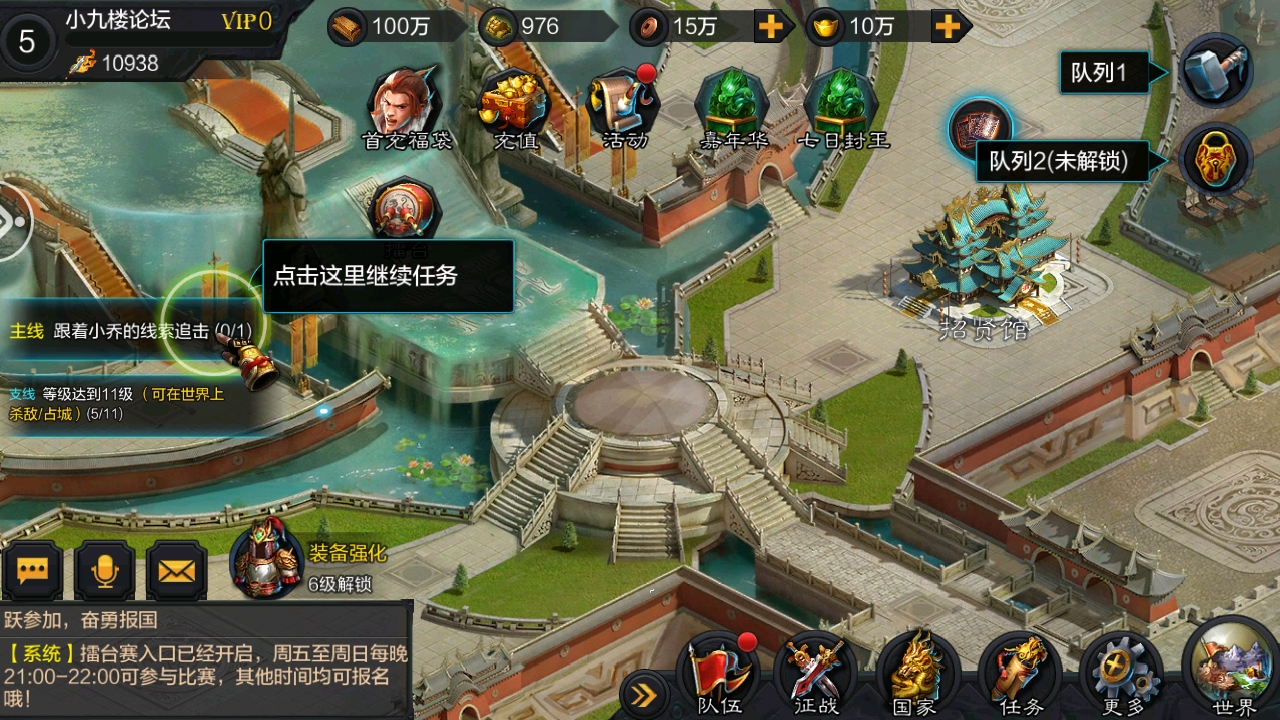This screenshot has width=1280, height=720.
Task: Open the 充值 recharge treasure chest
Action: click(x=516, y=103)
